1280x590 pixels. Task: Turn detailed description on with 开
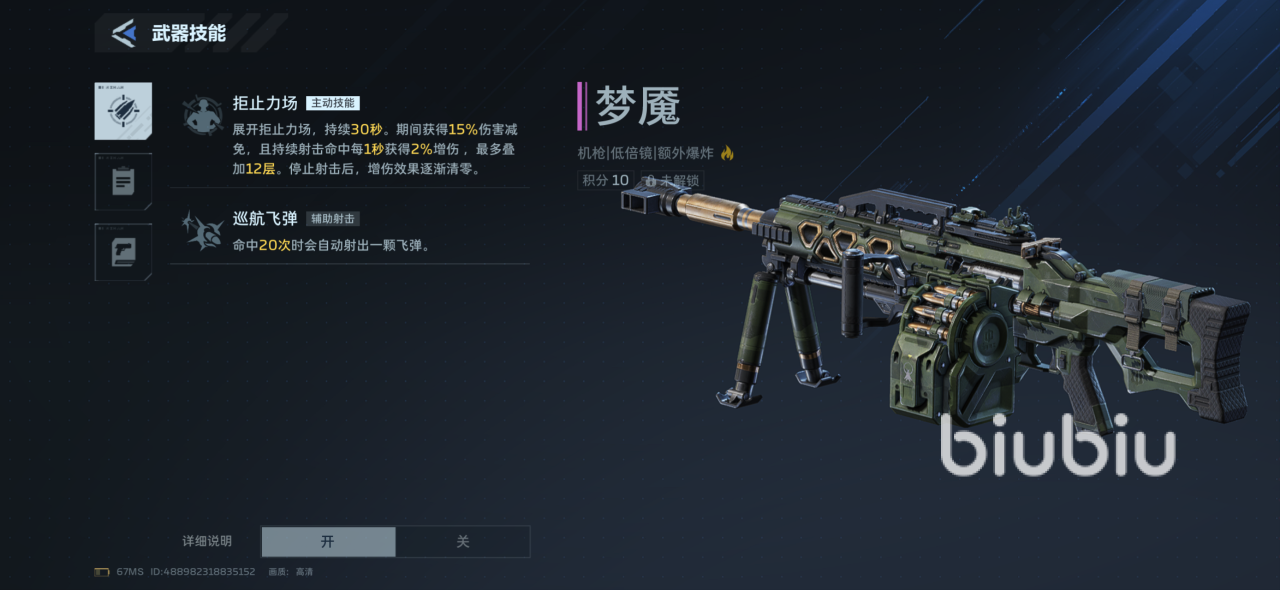pos(328,541)
